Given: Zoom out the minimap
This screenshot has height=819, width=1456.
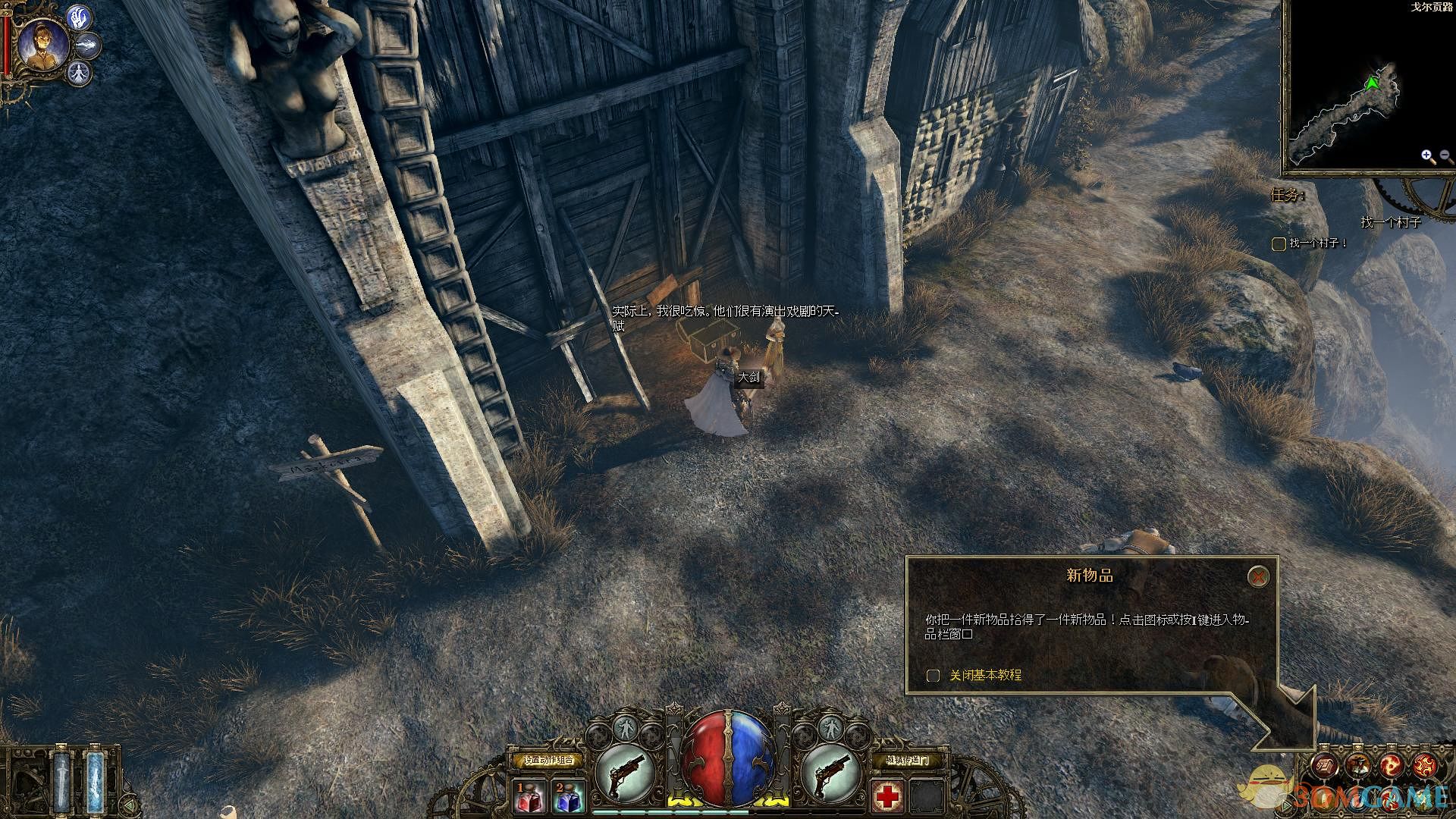Looking at the screenshot, I should tap(1445, 157).
